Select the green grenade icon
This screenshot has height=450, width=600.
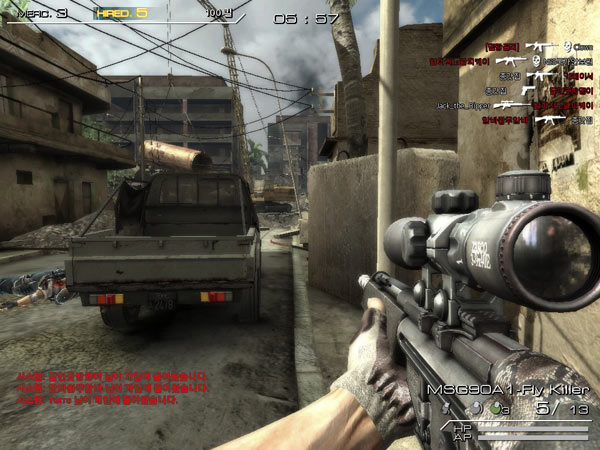coord(496,409)
